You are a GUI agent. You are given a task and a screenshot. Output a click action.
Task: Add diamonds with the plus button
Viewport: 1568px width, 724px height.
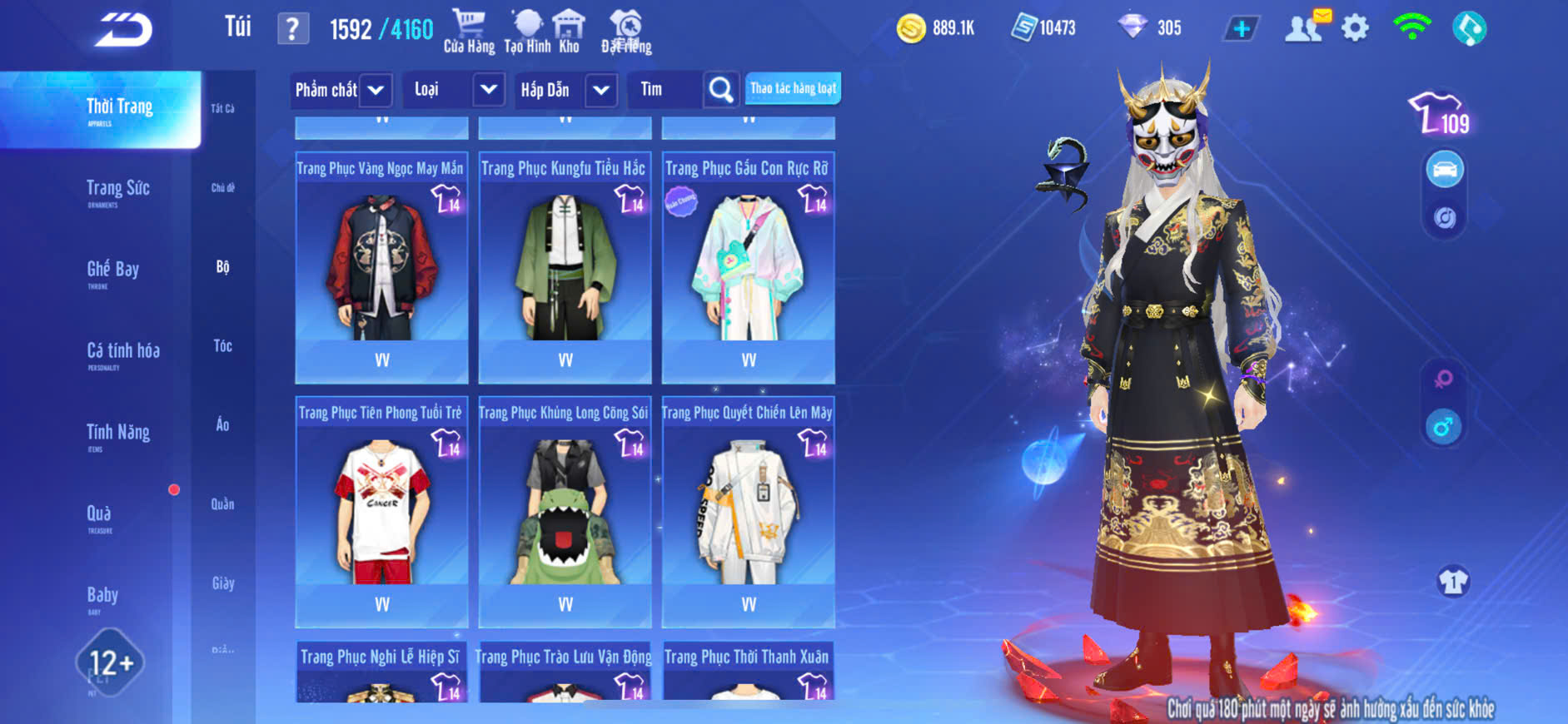(x=1241, y=29)
